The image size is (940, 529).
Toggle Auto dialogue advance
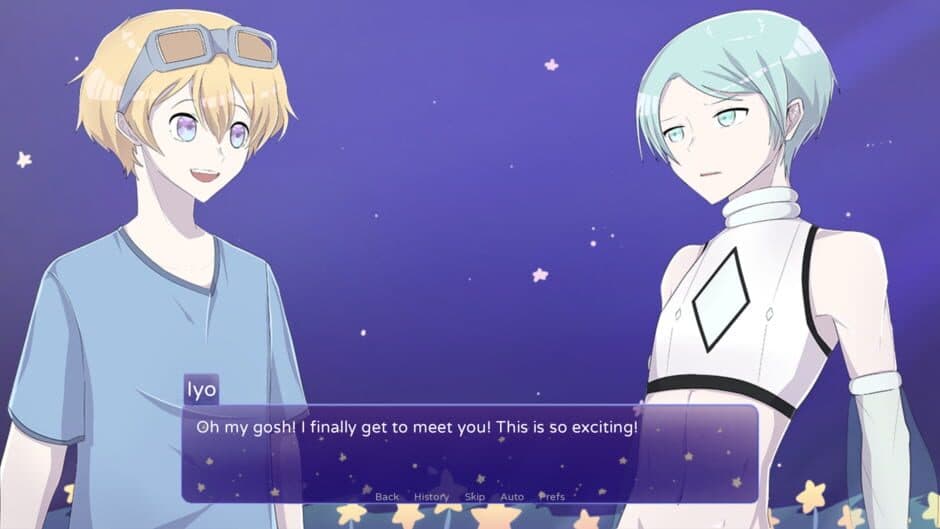512,496
